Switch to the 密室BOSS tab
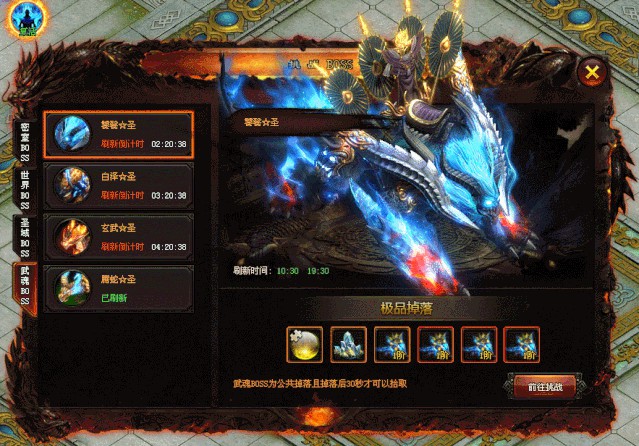The height and width of the screenshot is (446, 639). coord(26,141)
